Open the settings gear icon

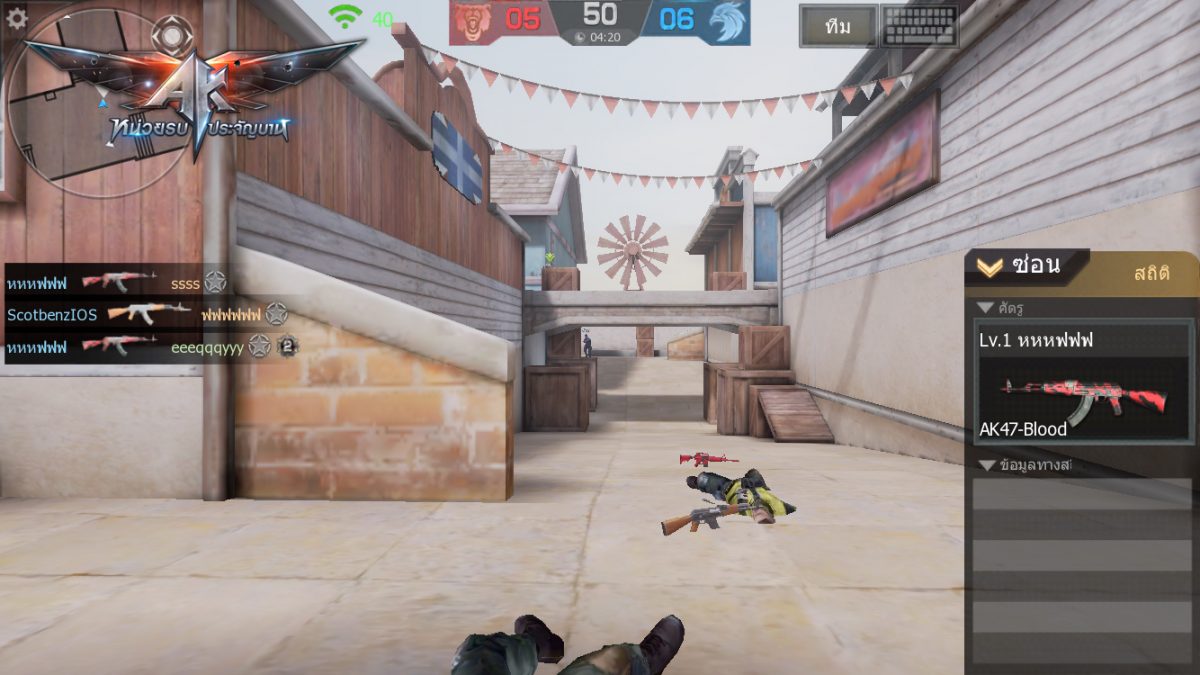17,17
